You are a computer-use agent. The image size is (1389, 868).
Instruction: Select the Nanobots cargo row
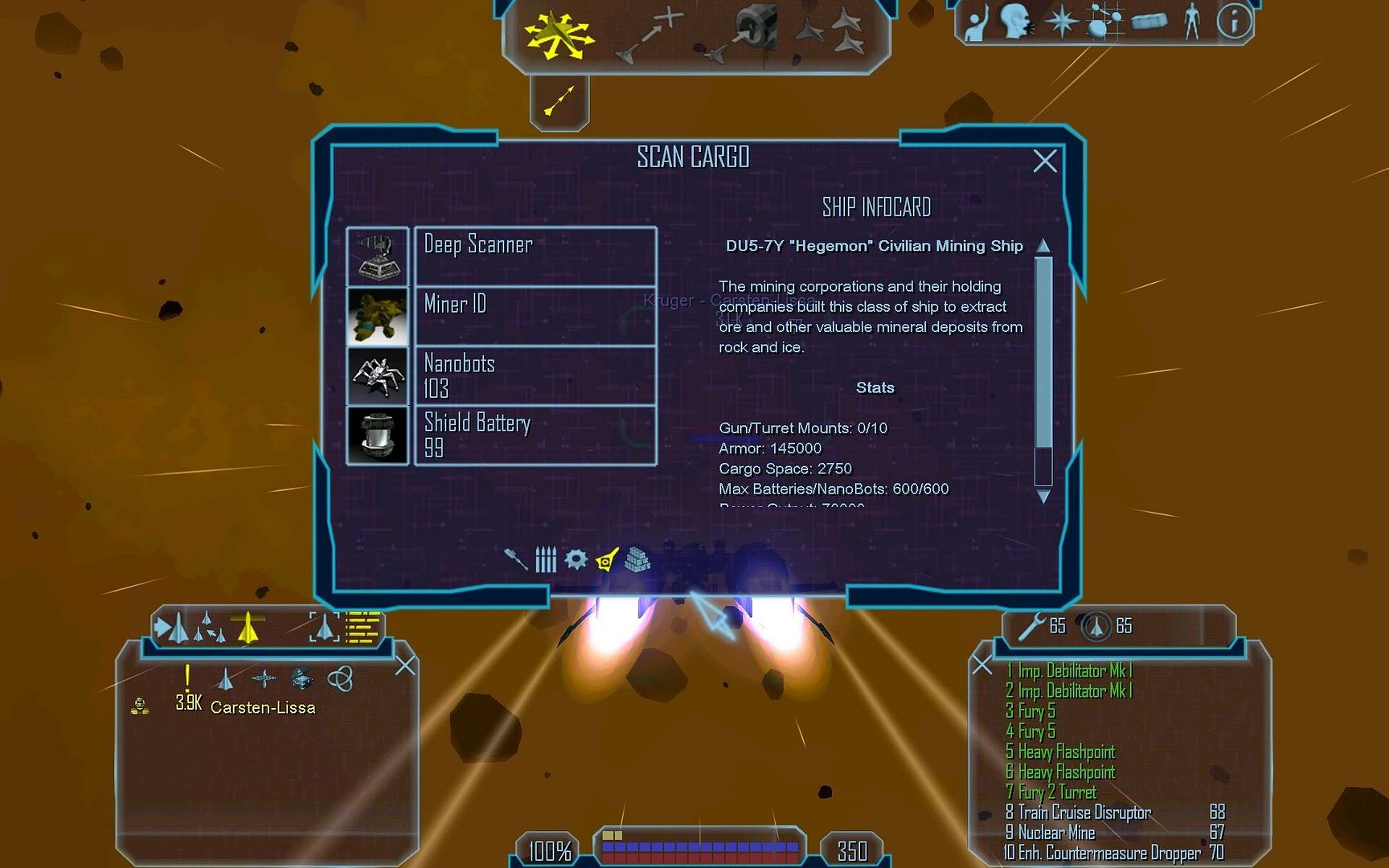(x=535, y=375)
